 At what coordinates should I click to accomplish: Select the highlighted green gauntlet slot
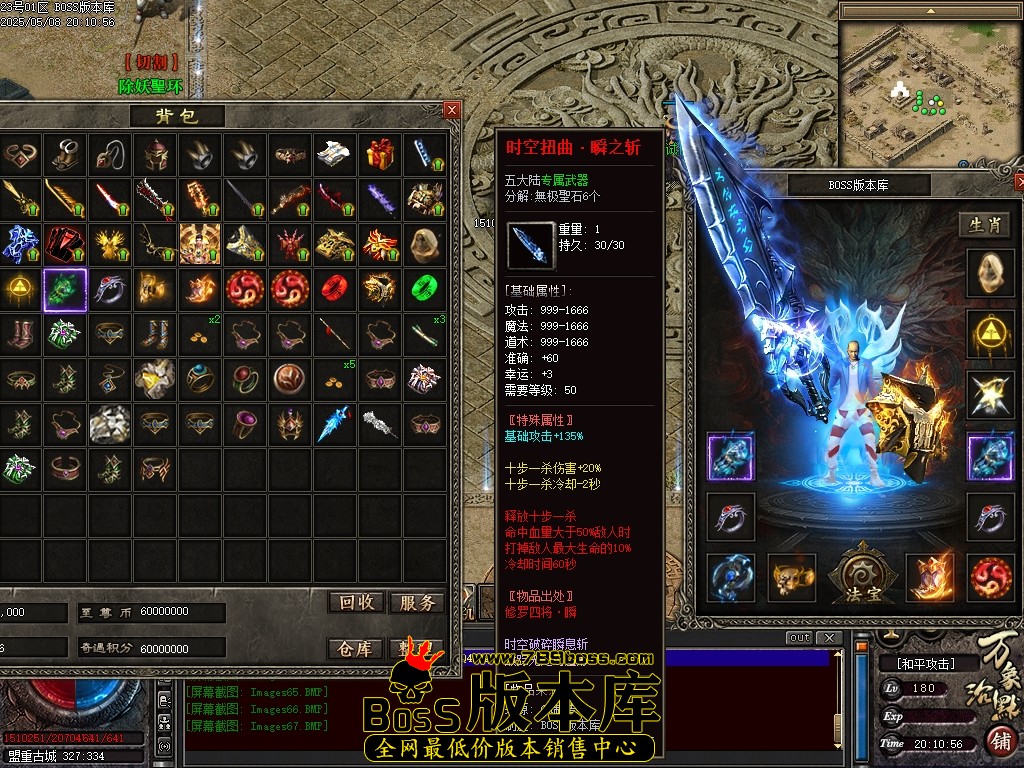[65, 290]
